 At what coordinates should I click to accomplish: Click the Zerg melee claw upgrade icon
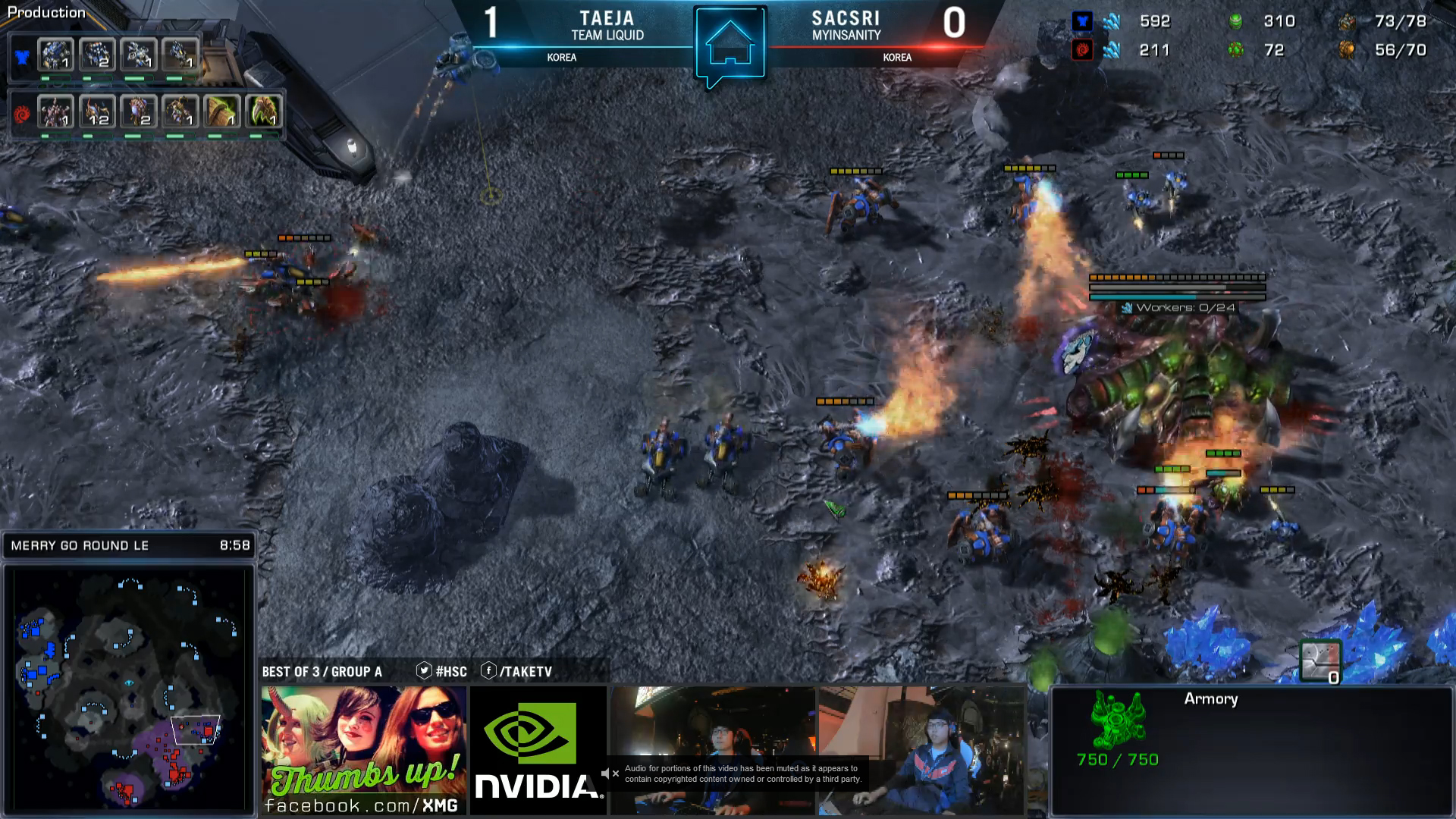(263, 111)
